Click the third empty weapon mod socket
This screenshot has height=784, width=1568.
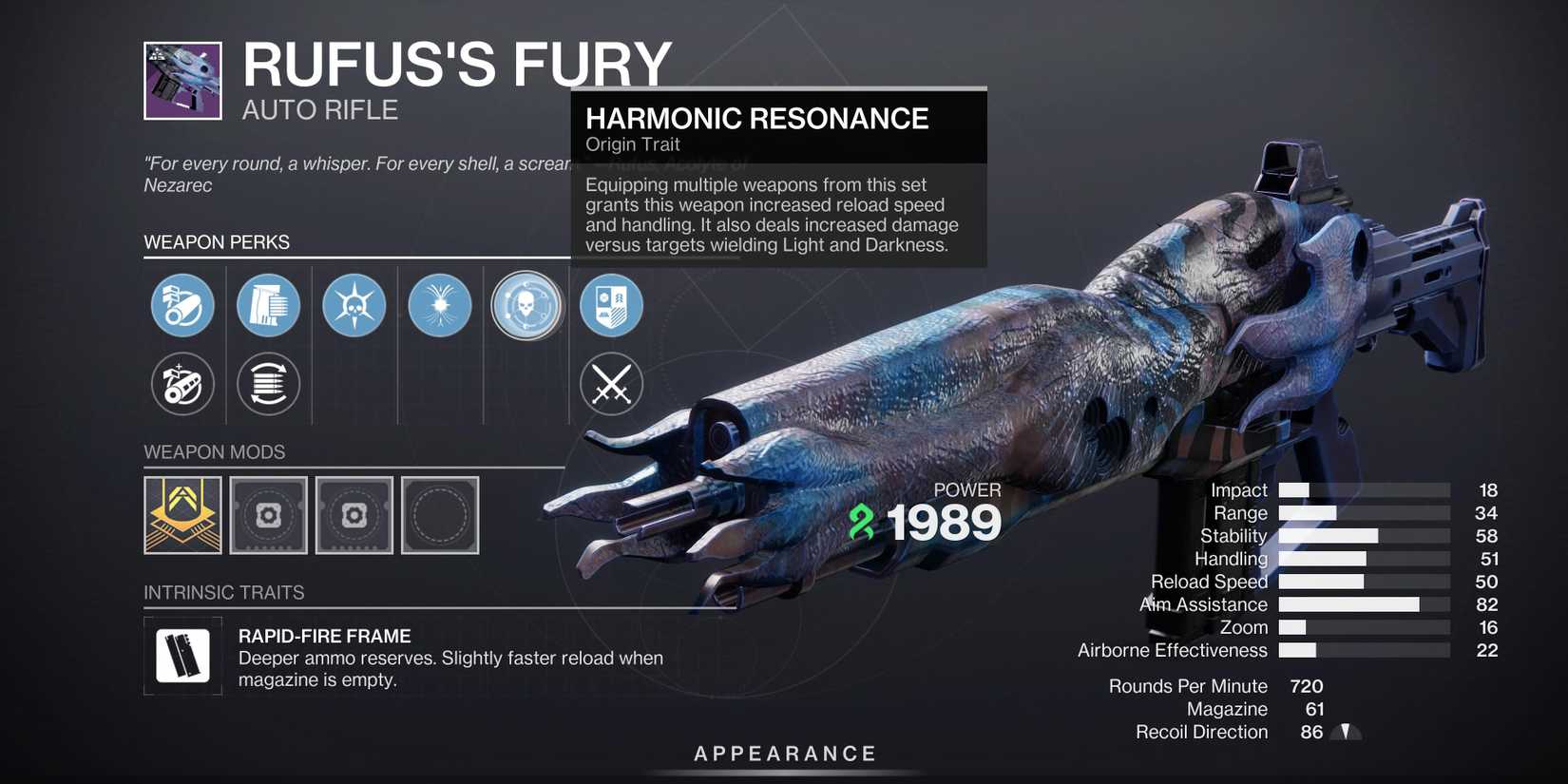354,515
